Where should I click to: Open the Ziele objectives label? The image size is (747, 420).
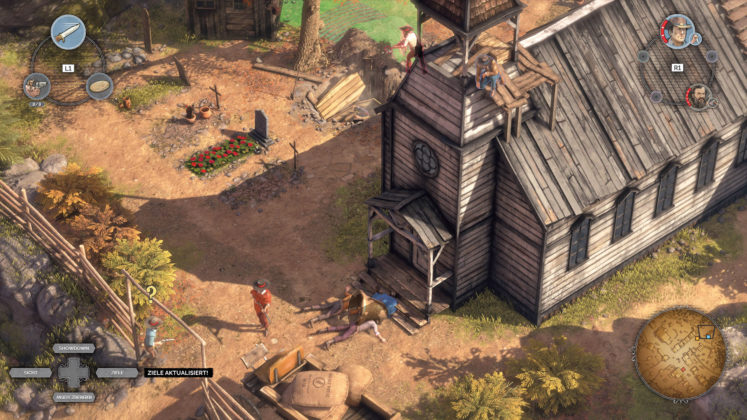click(117, 372)
